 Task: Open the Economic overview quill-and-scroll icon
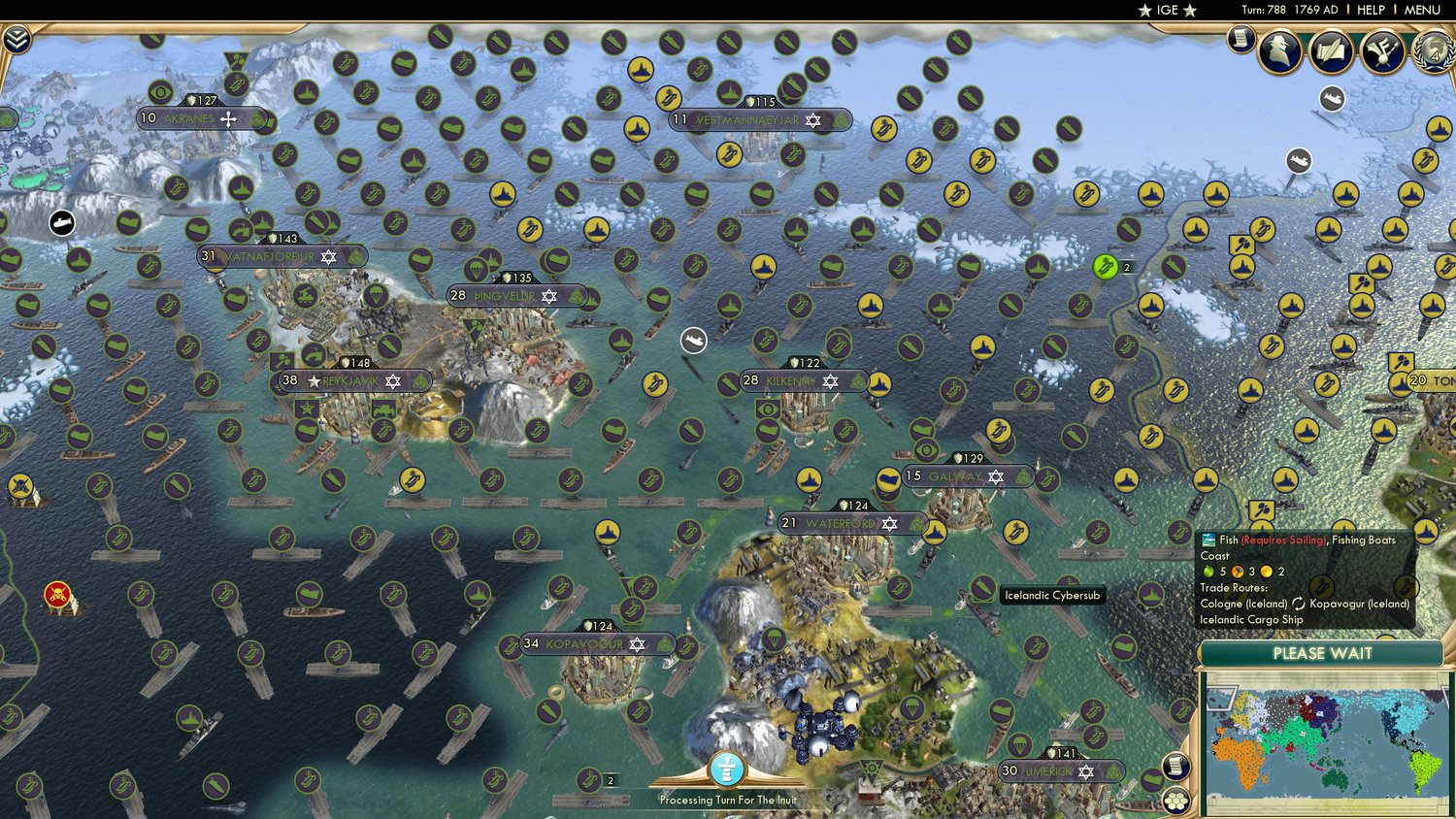coord(1331,50)
